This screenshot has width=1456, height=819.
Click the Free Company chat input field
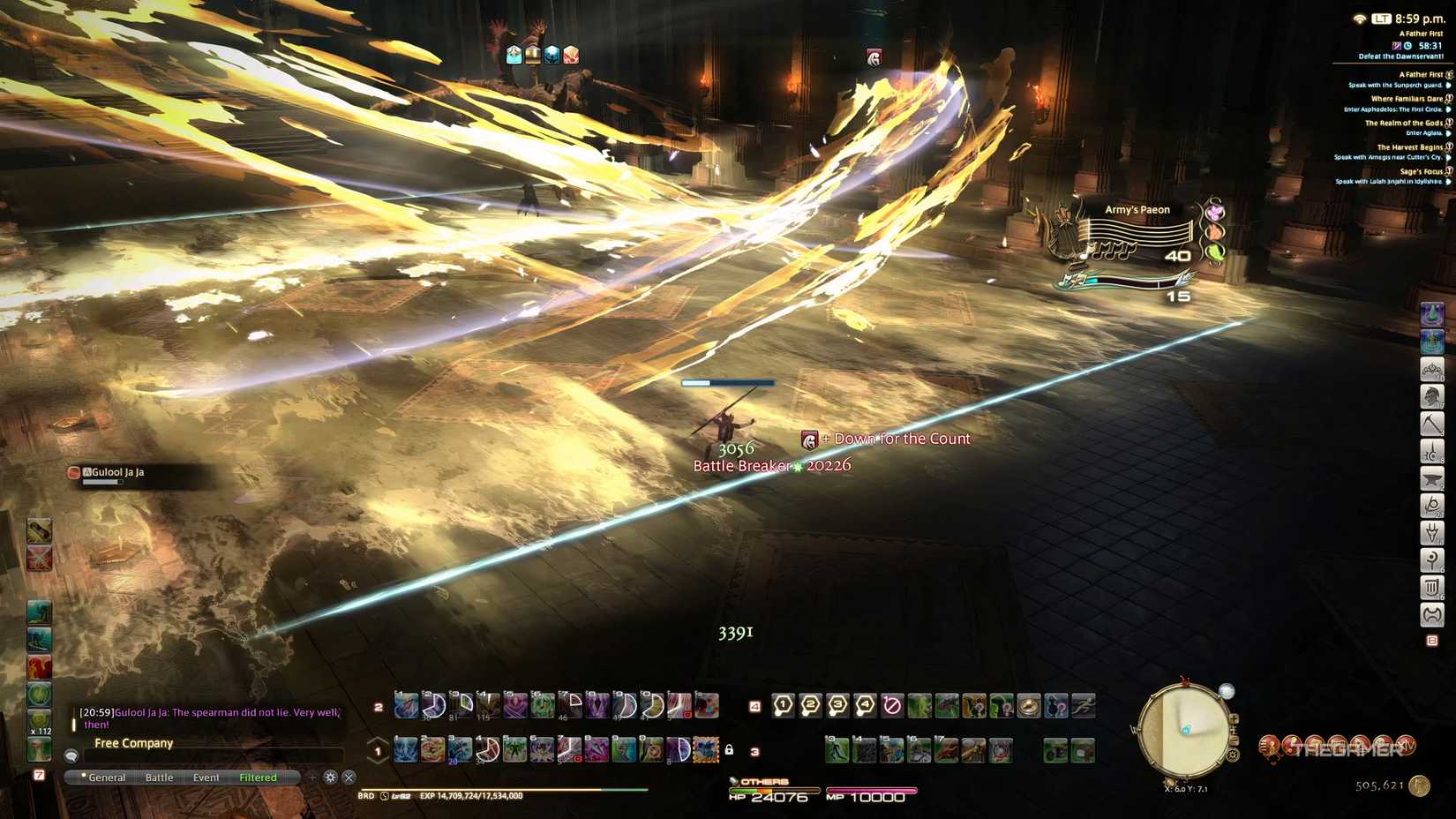[207, 756]
